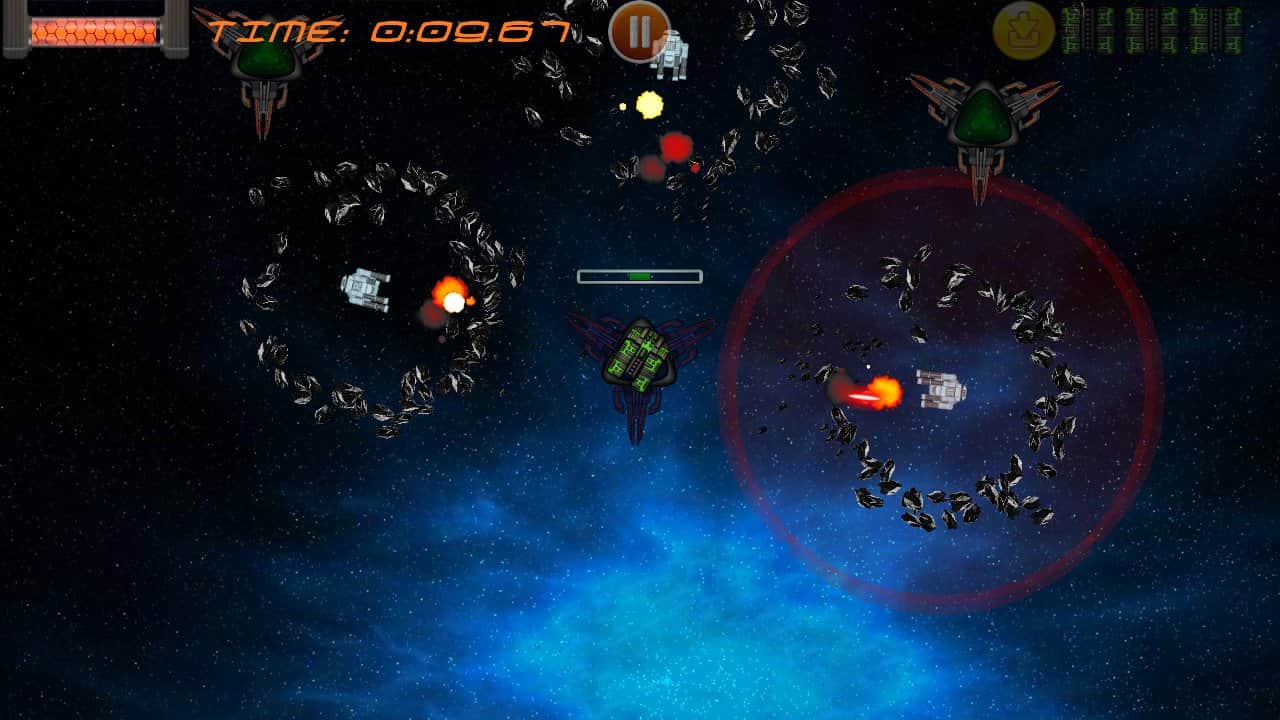
Task: Tap the yellow download-arrow button
Action: click(x=1023, y=31)
